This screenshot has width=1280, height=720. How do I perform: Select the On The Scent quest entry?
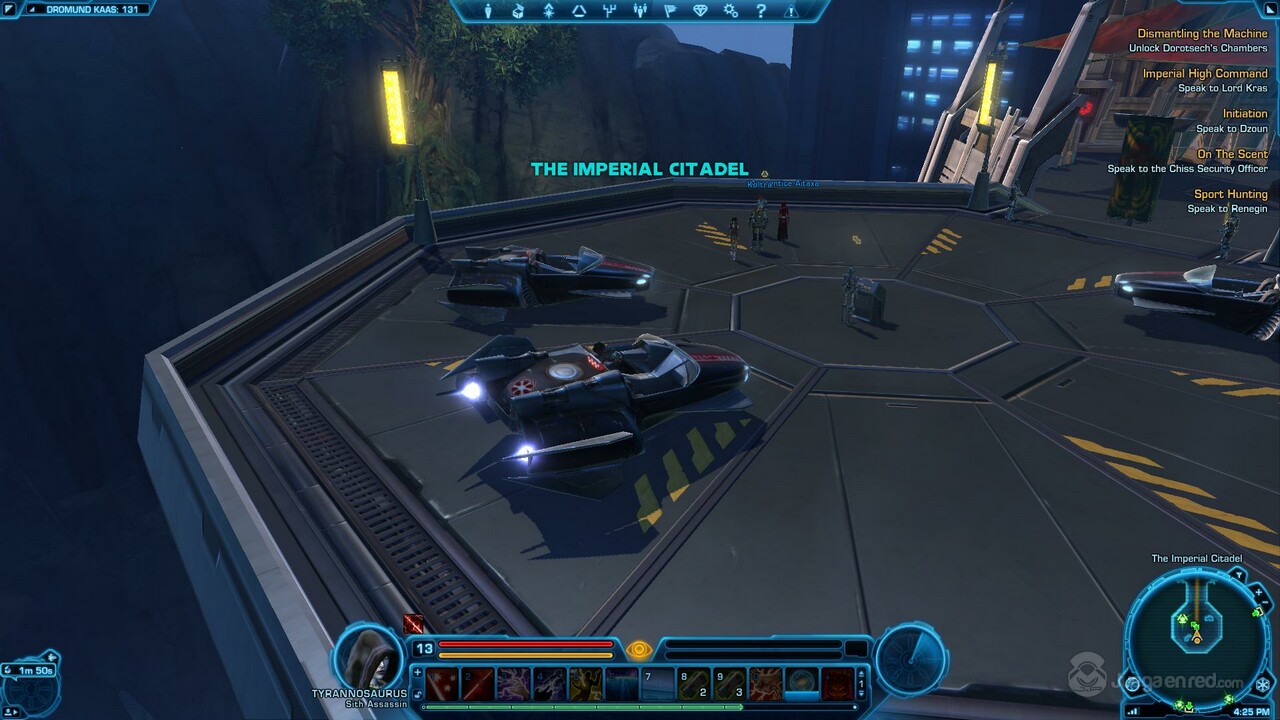tap(1232, 154)
